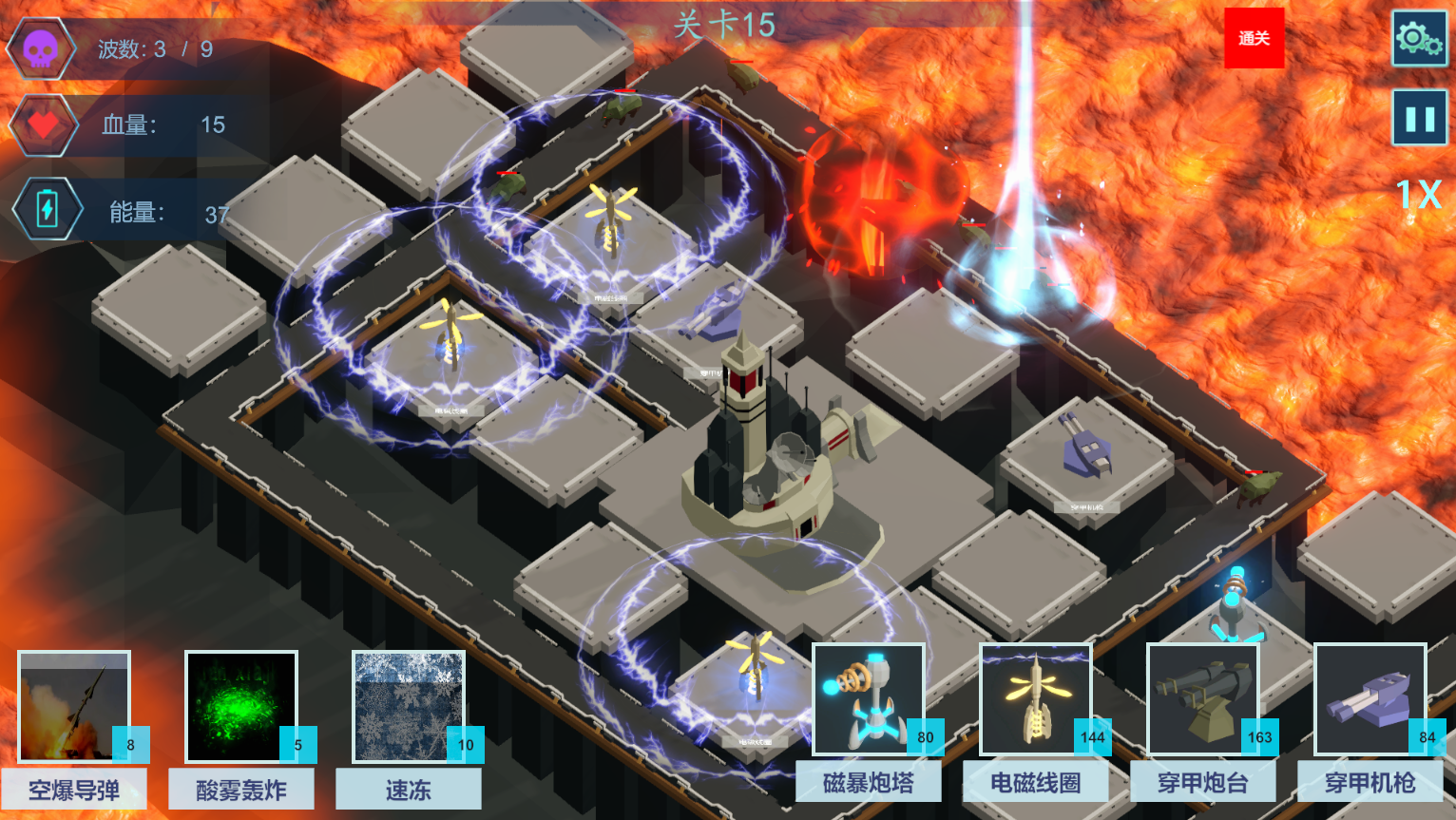
Task: Pause the game
Action: click(x=1419, y=118)
